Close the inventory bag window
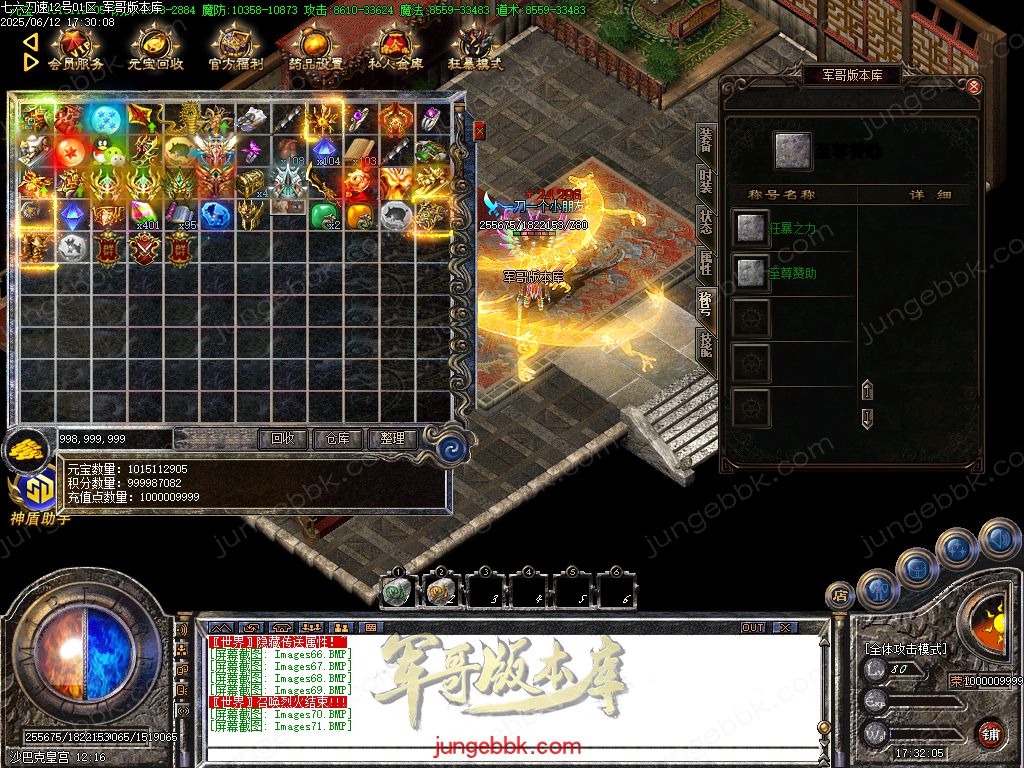 point(479,130)
